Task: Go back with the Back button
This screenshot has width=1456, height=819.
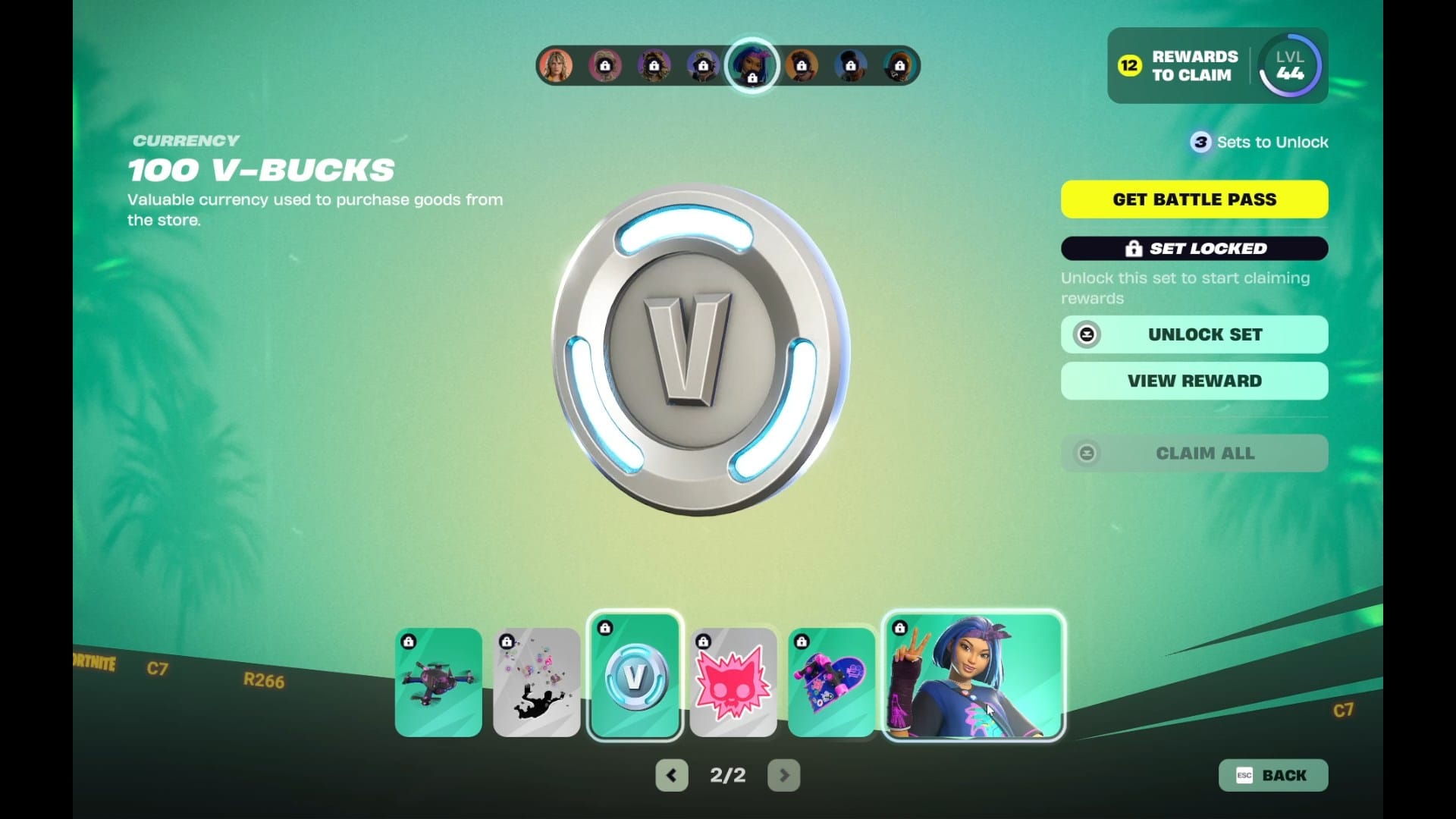Action: coord(1273,775)
